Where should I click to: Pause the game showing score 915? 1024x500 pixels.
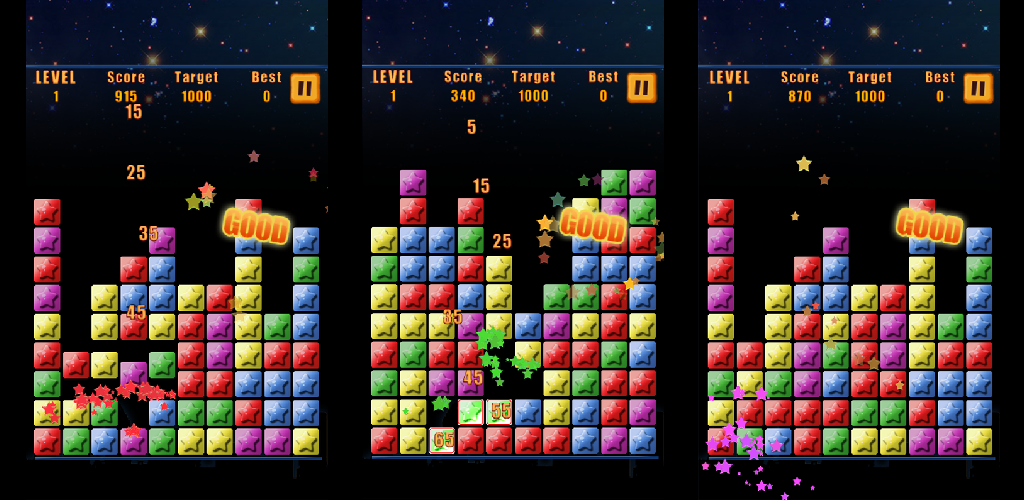point(305,88)
